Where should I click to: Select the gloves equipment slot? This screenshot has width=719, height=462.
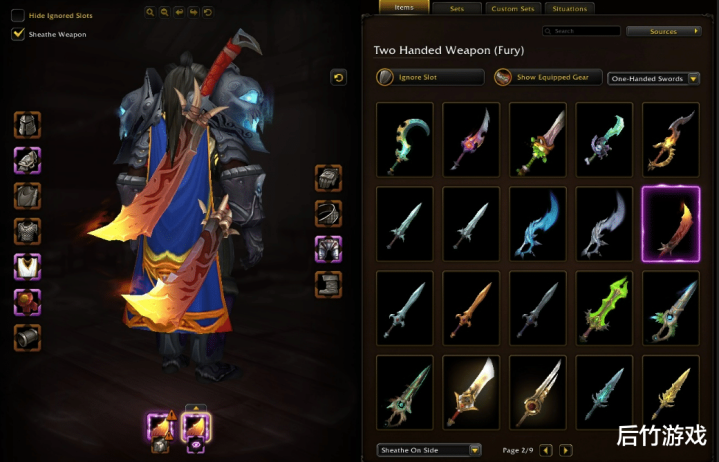[x=328, y=178]
